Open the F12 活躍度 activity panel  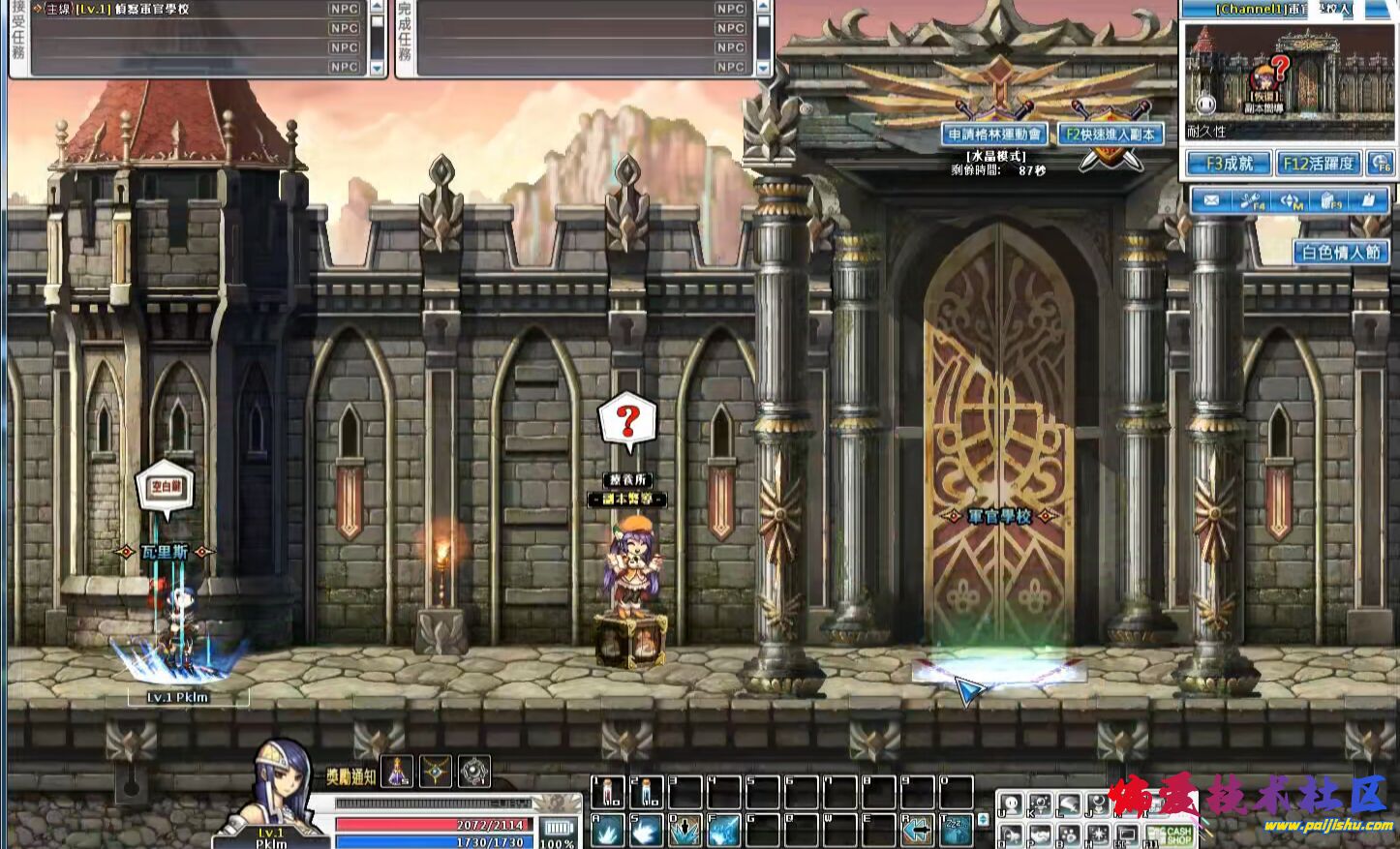tap(1318, 164)
